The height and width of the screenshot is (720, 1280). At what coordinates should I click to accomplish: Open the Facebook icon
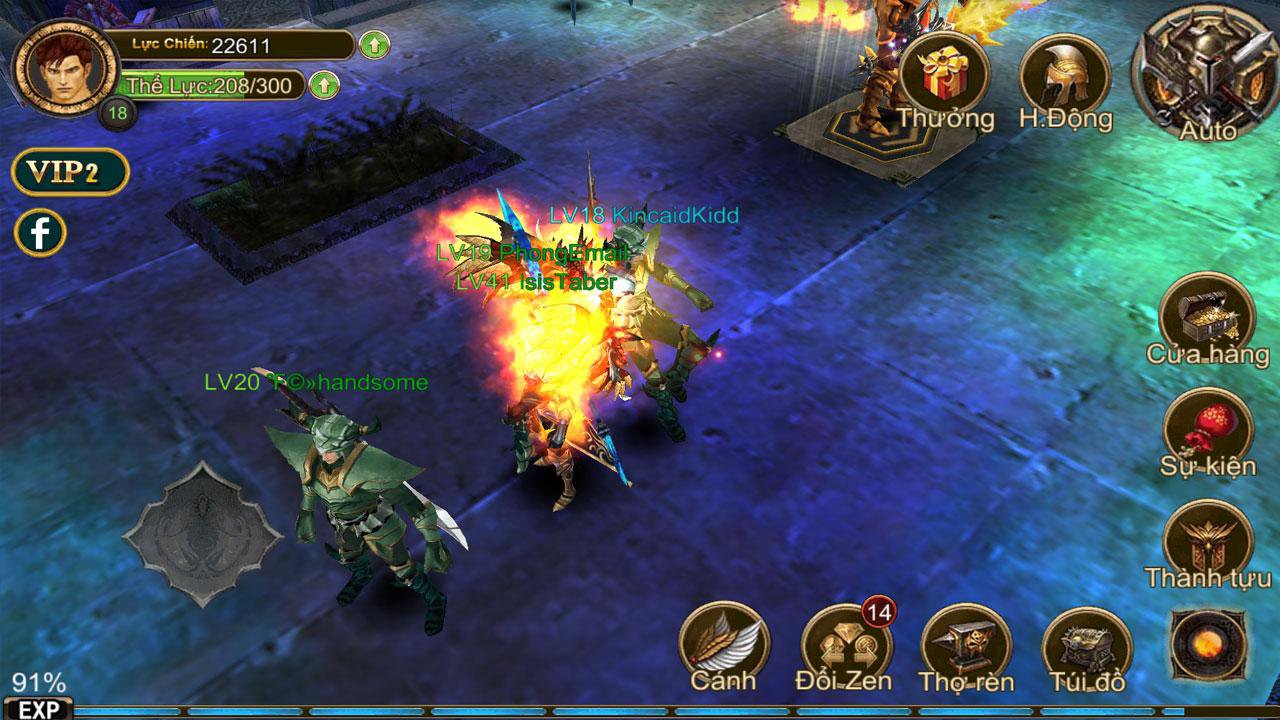(x=40, y=232)
